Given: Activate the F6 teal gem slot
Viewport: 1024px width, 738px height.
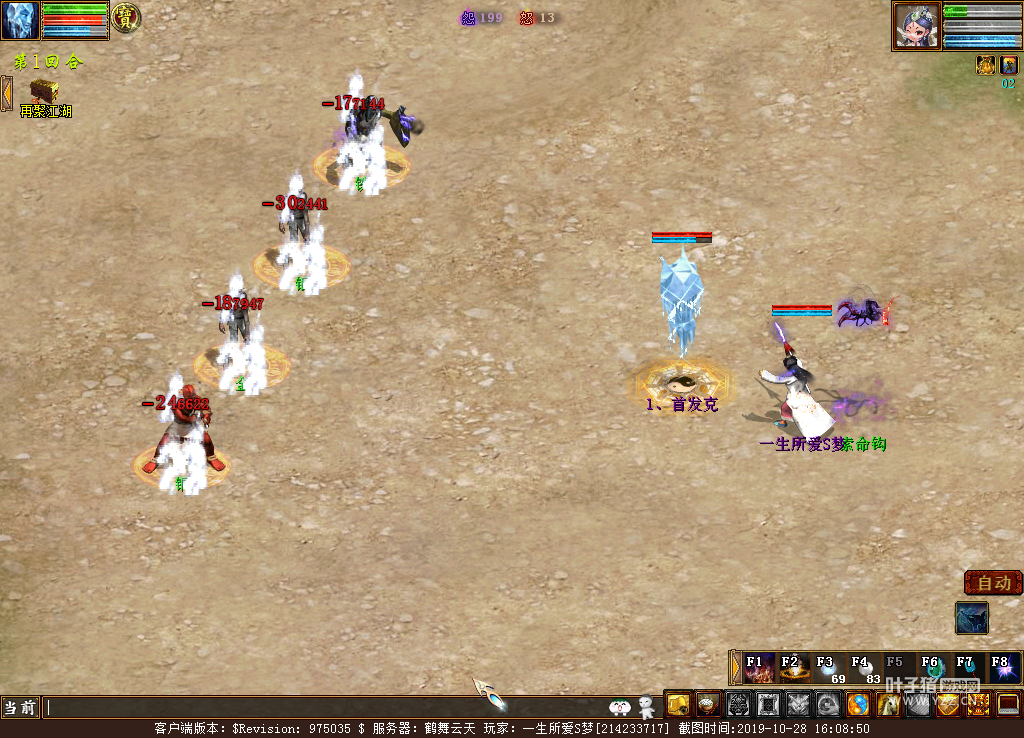Looking at the screenshot, I should click(x=933, y=668).
